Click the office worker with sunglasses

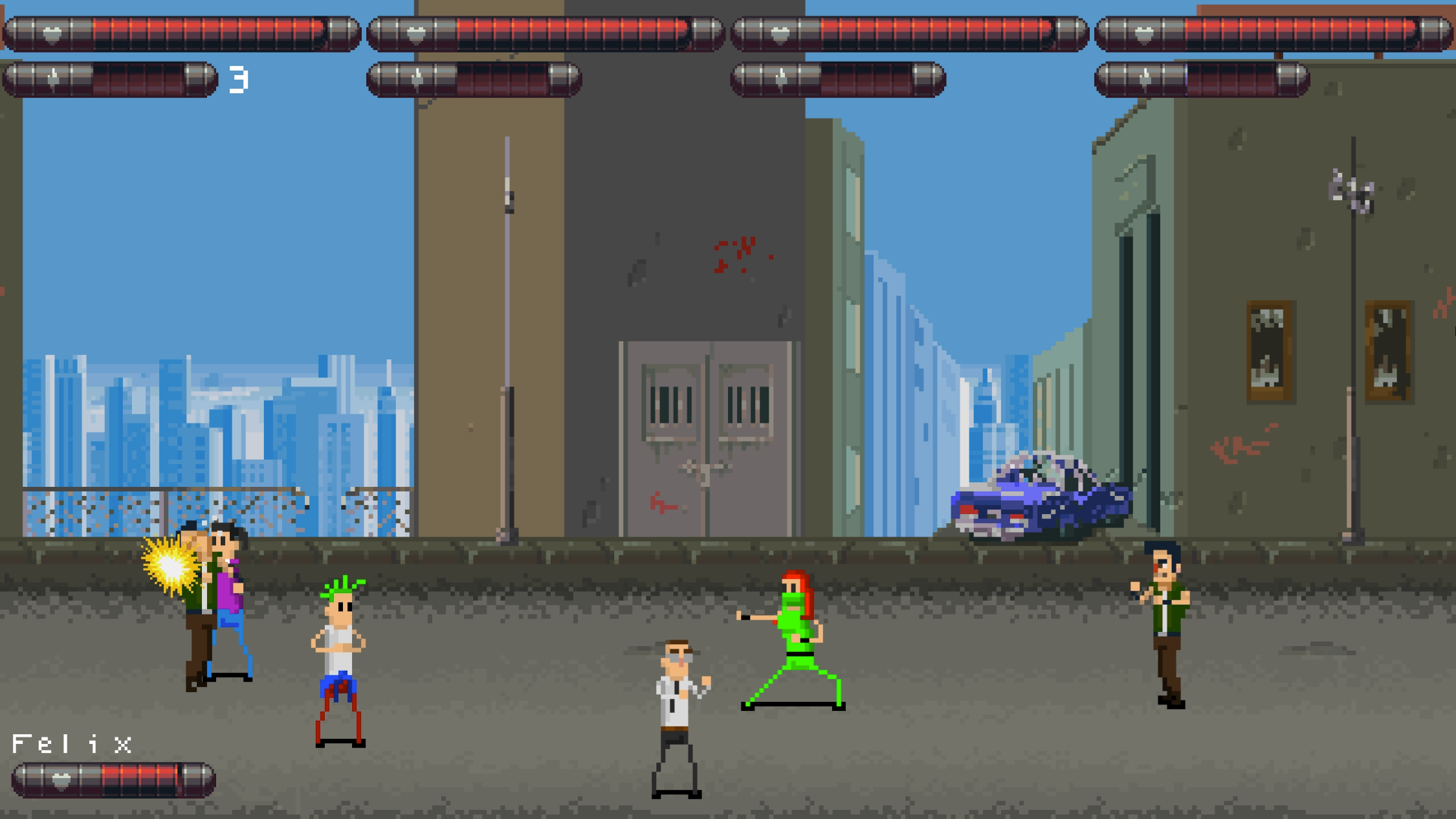(x=673, y=699)
